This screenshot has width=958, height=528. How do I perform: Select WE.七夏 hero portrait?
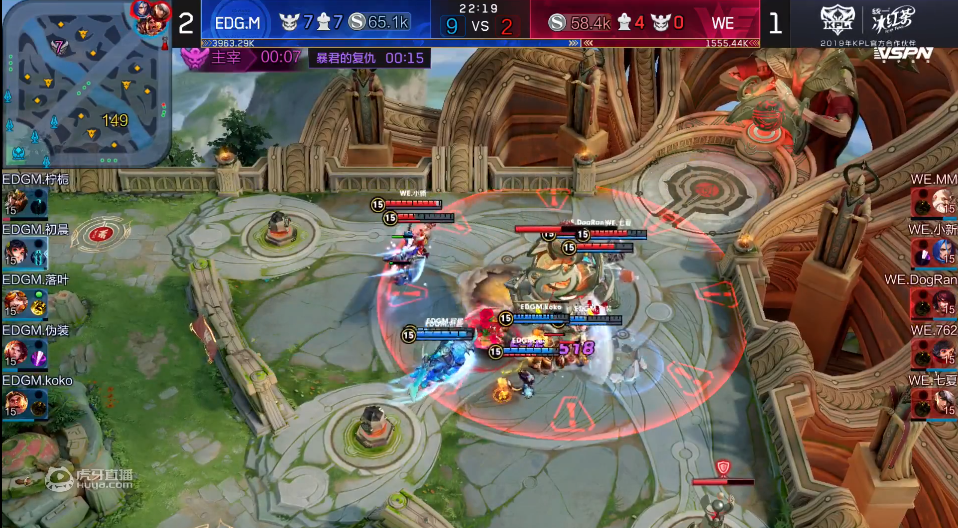(x=941, y=403)
